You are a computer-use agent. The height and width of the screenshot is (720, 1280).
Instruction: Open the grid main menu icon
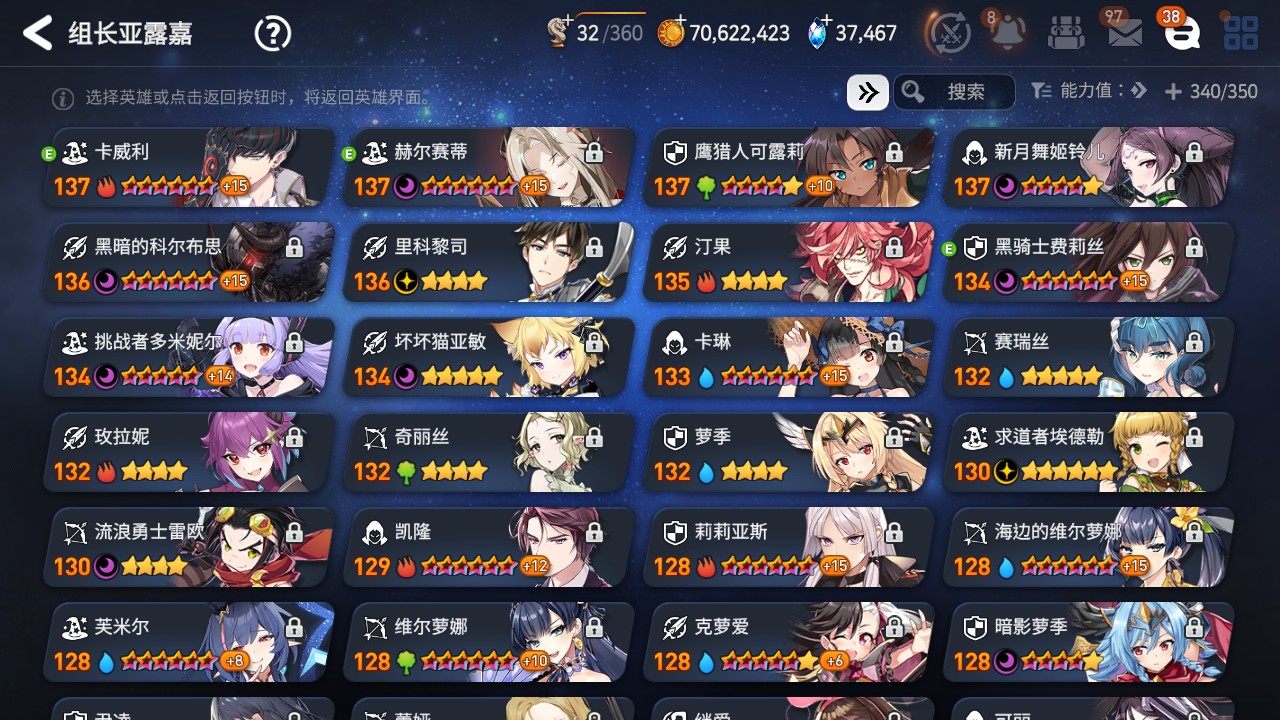[x=1241, y=33]
